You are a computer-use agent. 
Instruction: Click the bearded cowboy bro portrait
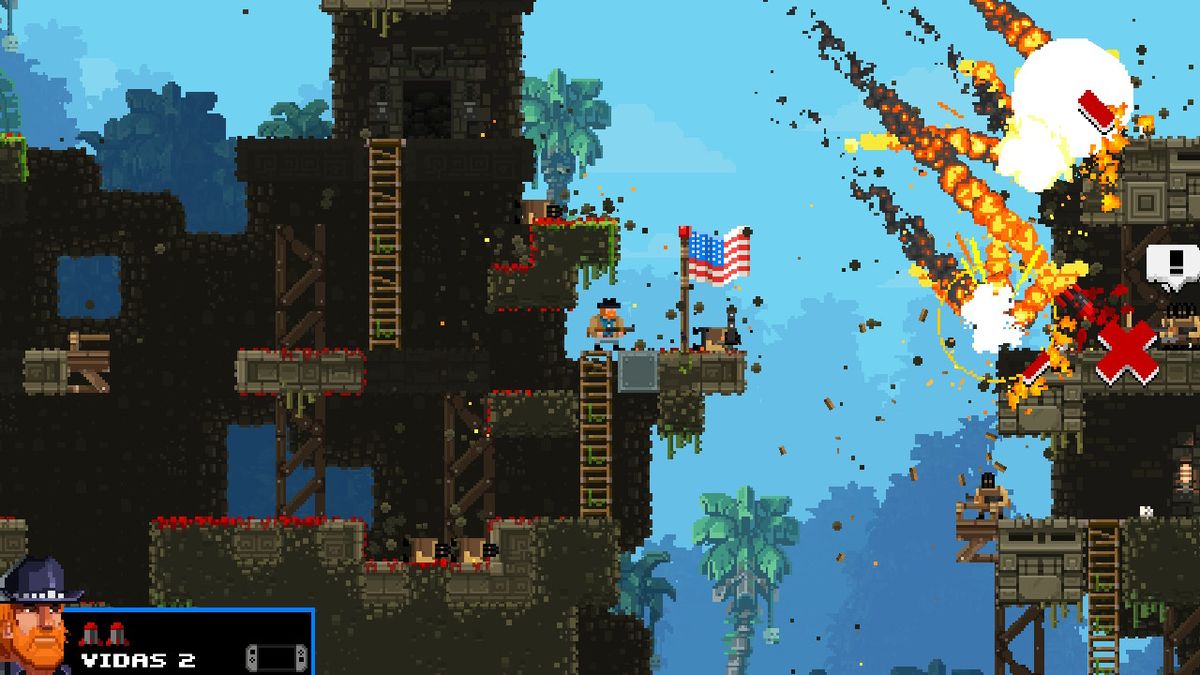pyautogui.click(x=36, y=620)
